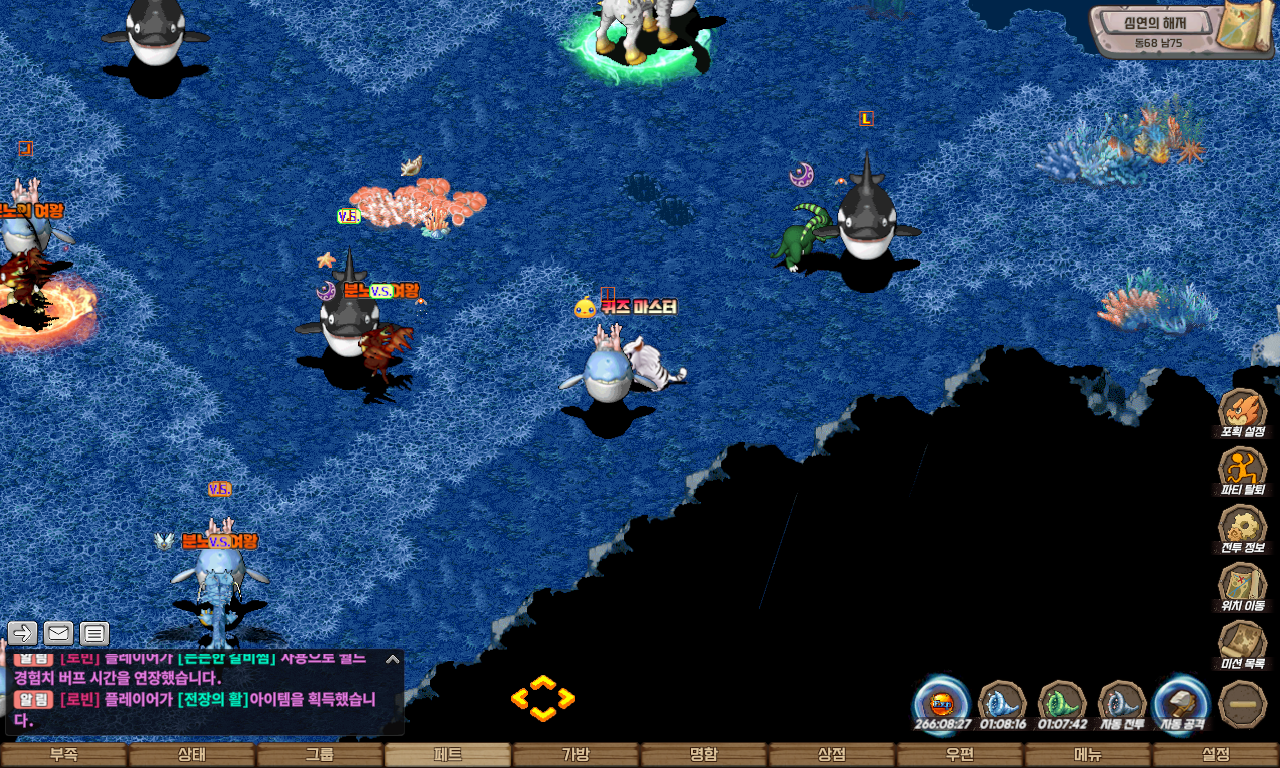
Task: Open the 가방 (bag) inventory
Action: (576, 755)
